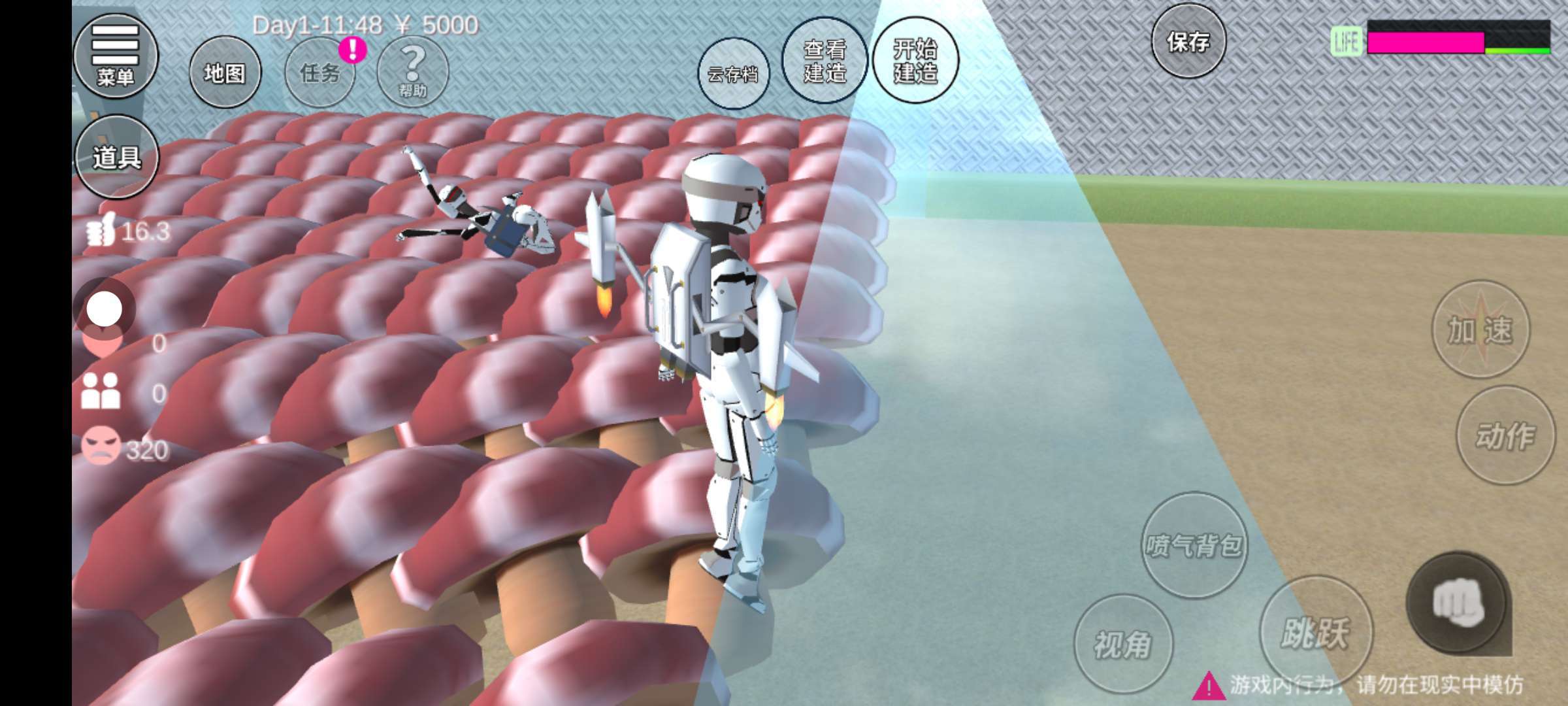Switch camera with 视角 button

coord(1122,644)
